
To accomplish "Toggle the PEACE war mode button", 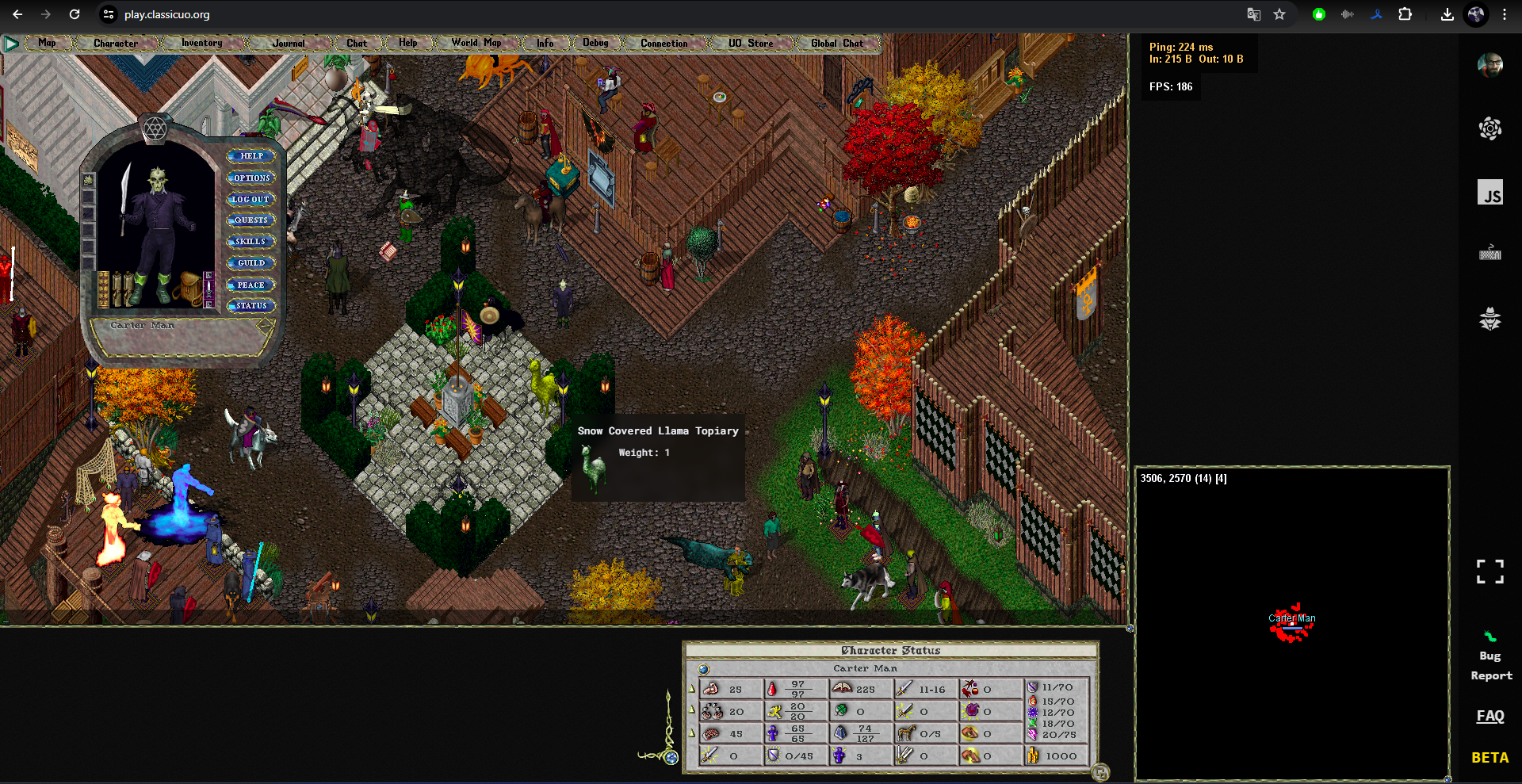I will click(250, 285).
